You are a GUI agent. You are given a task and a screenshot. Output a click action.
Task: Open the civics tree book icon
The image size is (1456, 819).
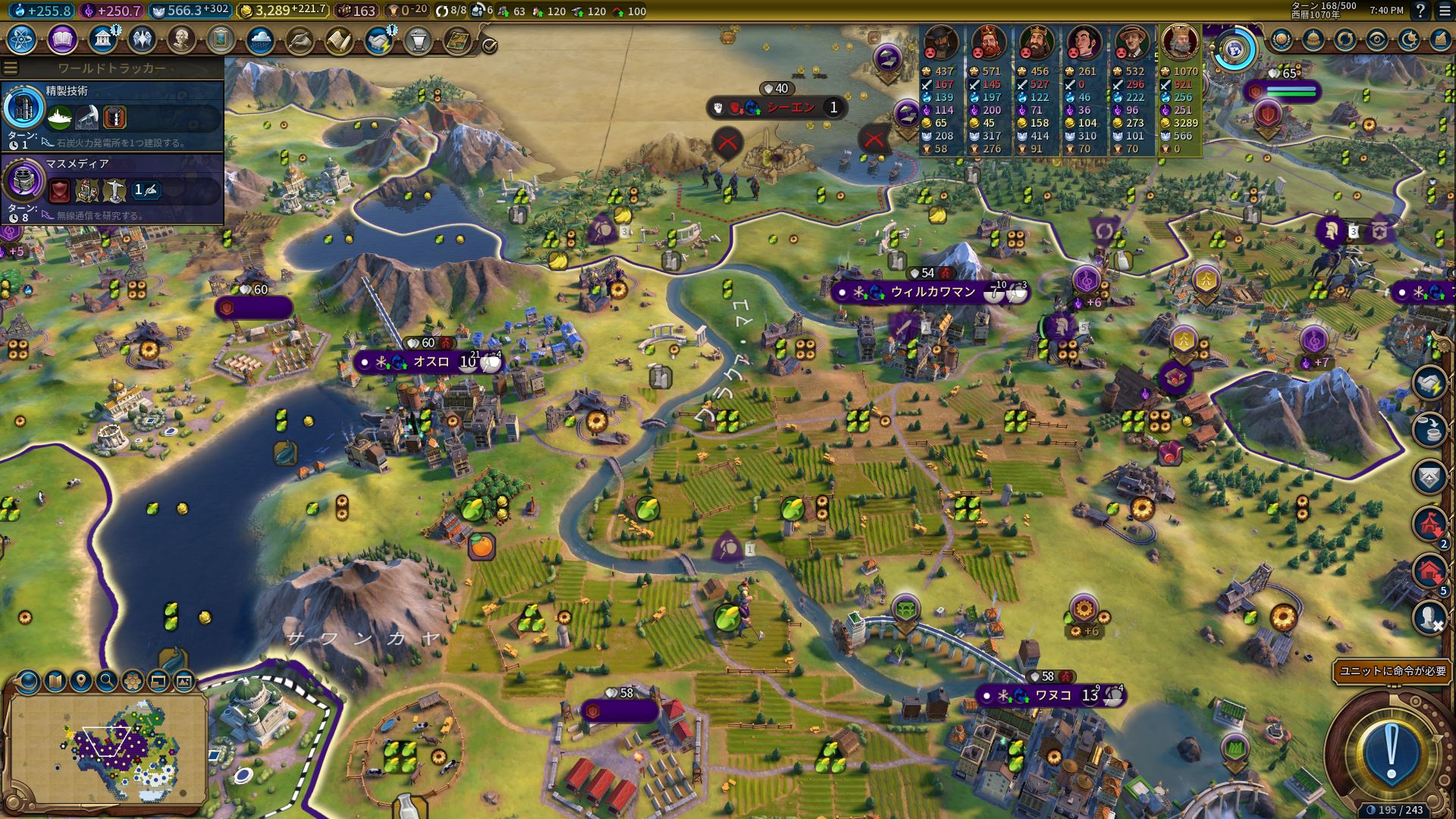(62, 39)
